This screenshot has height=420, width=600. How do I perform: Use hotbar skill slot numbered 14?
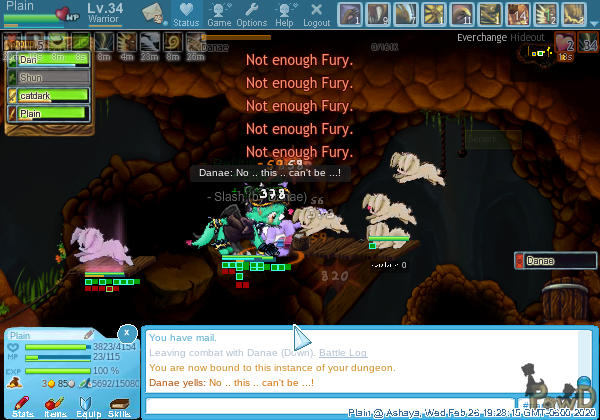click(518, 14)
